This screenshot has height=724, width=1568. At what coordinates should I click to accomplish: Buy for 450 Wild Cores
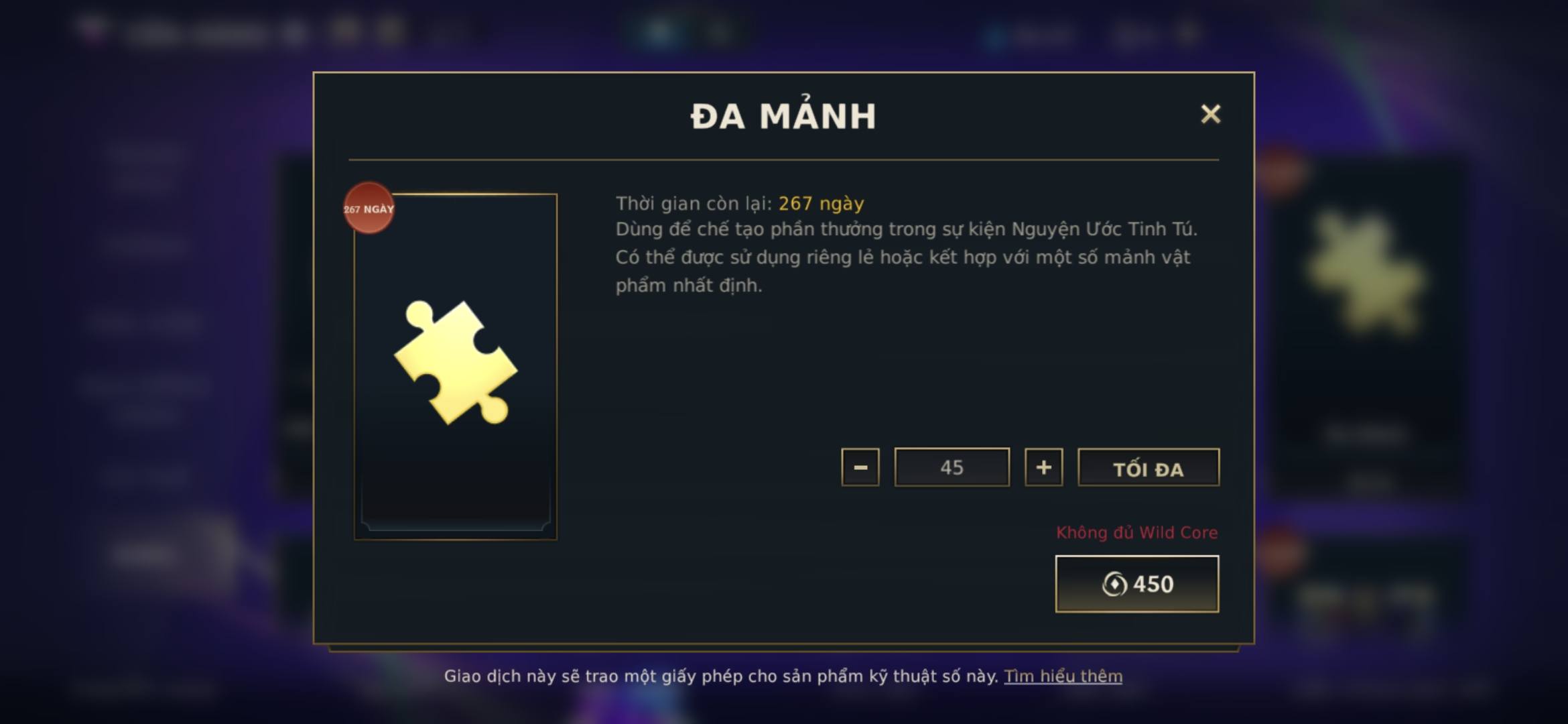point(1136,584)
